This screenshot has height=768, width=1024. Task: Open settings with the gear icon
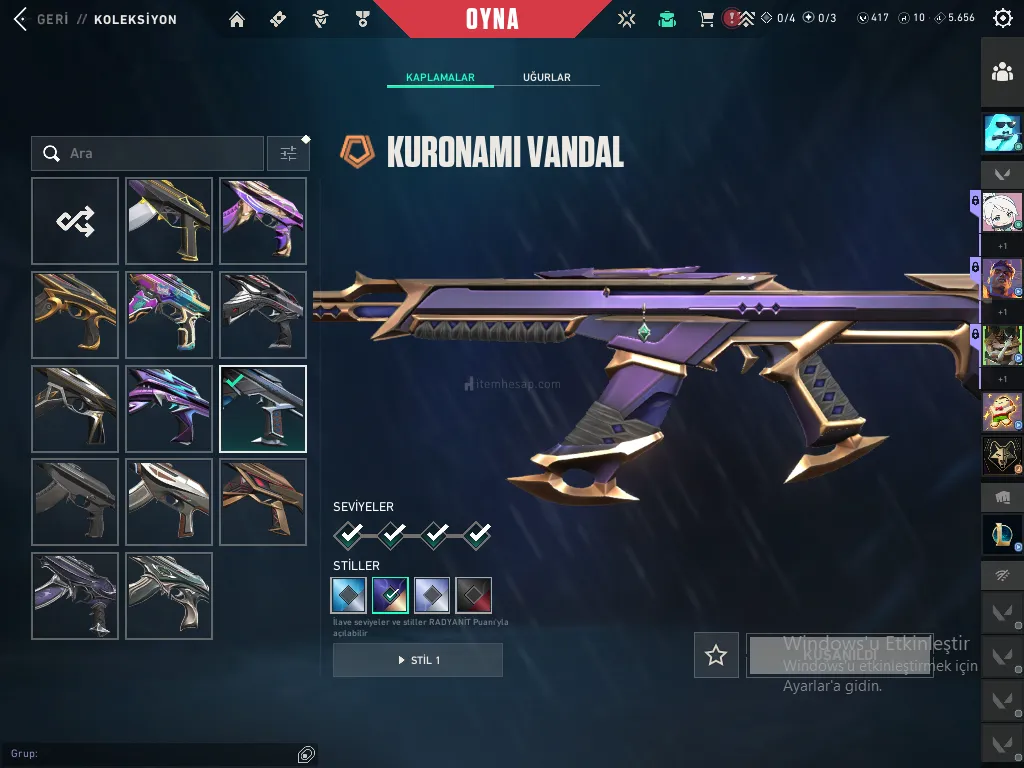pos(1002,18)
